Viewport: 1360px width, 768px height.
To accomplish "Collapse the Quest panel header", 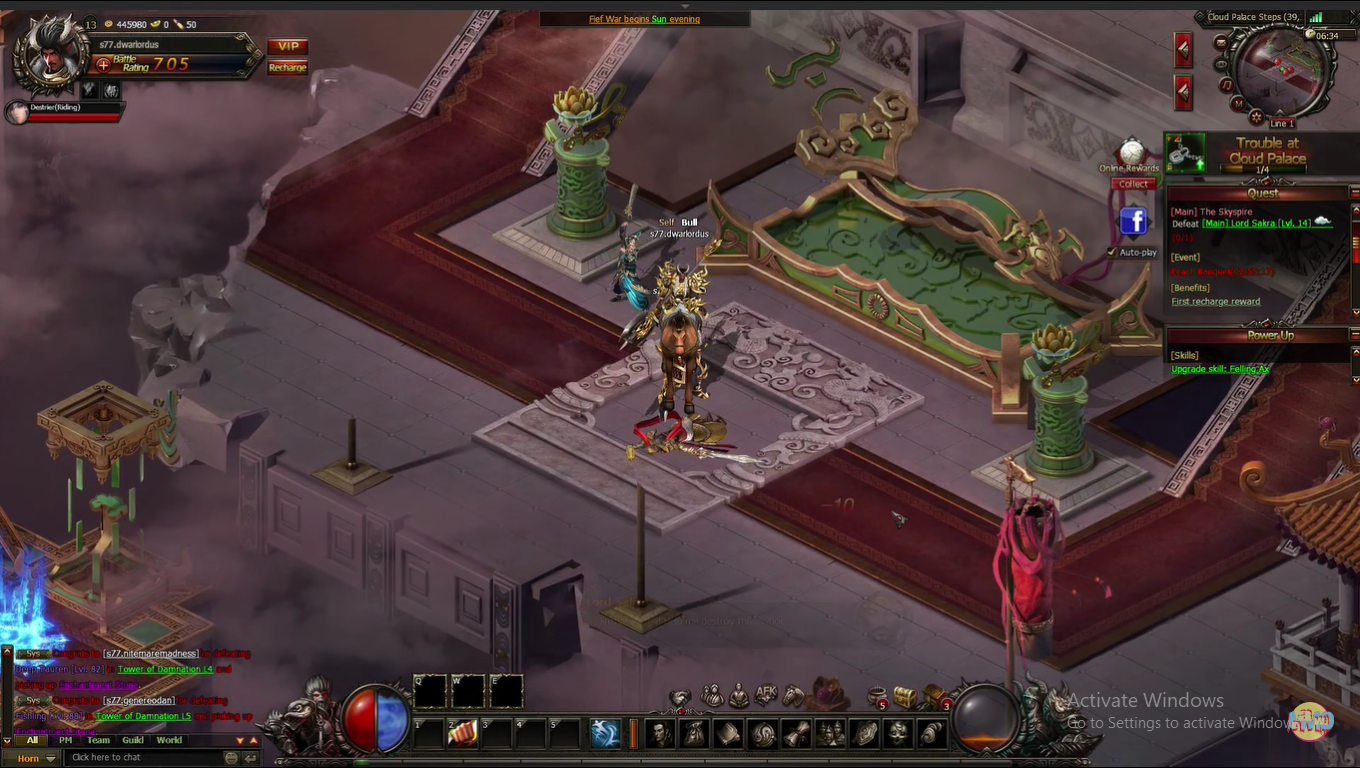I will pyautogui.click(x=1261, y=192).
